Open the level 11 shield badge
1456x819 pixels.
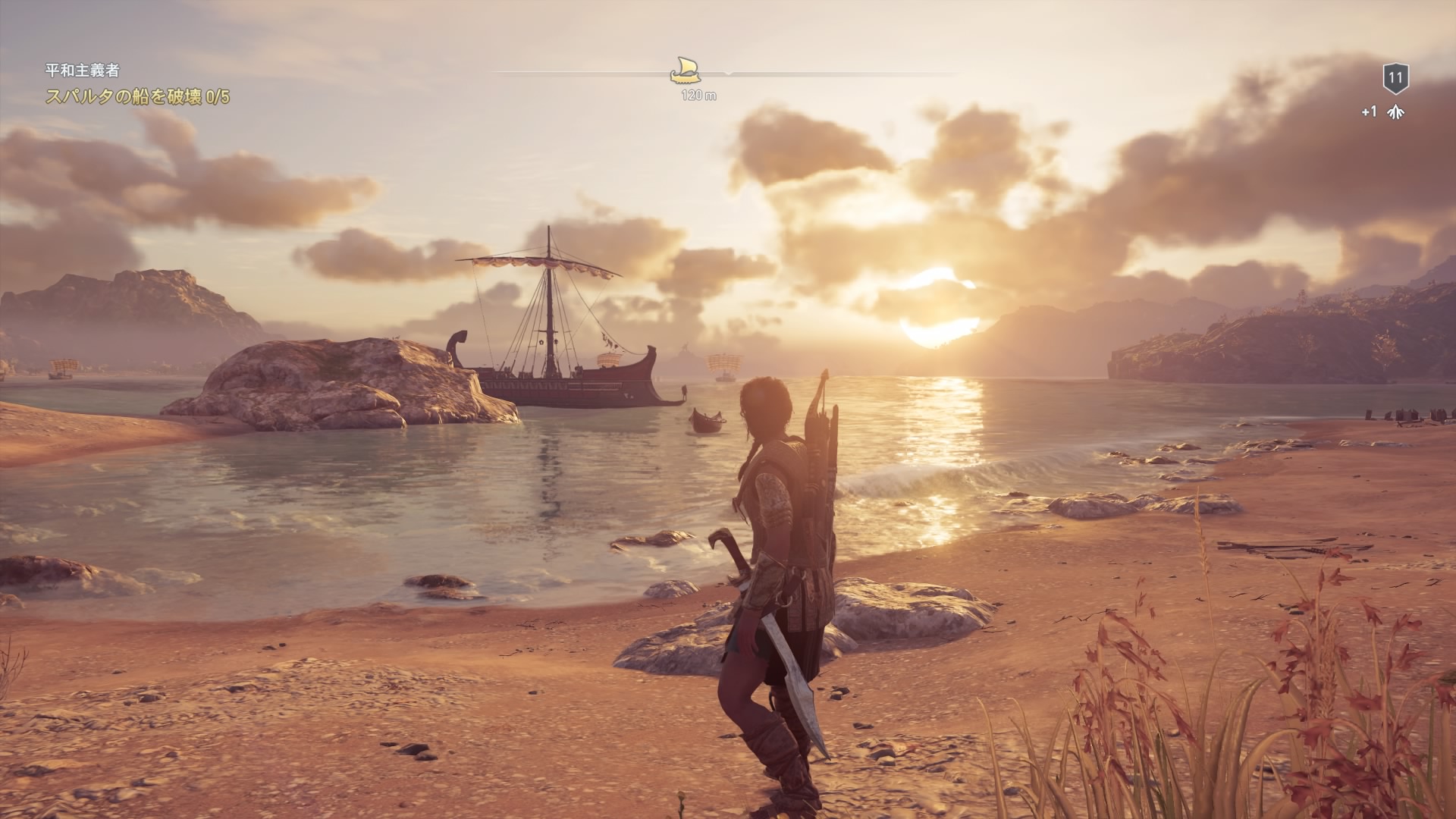coord(1395,77)
